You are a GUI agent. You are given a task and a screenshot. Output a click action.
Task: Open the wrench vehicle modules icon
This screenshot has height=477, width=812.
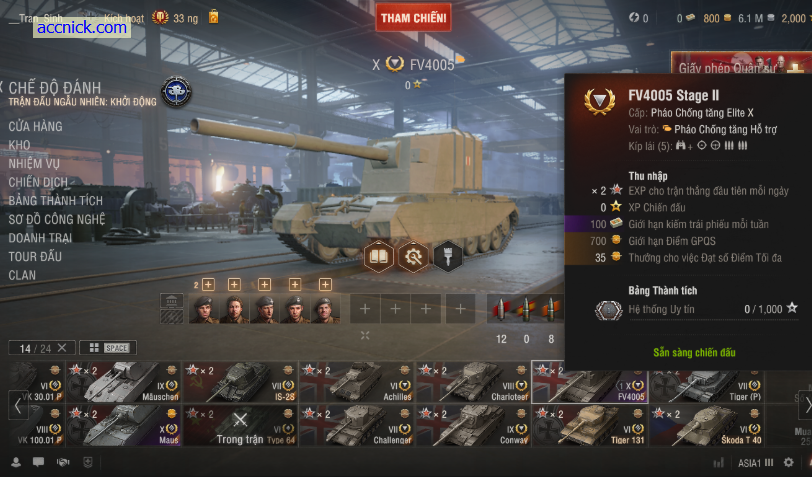point(412,257)
